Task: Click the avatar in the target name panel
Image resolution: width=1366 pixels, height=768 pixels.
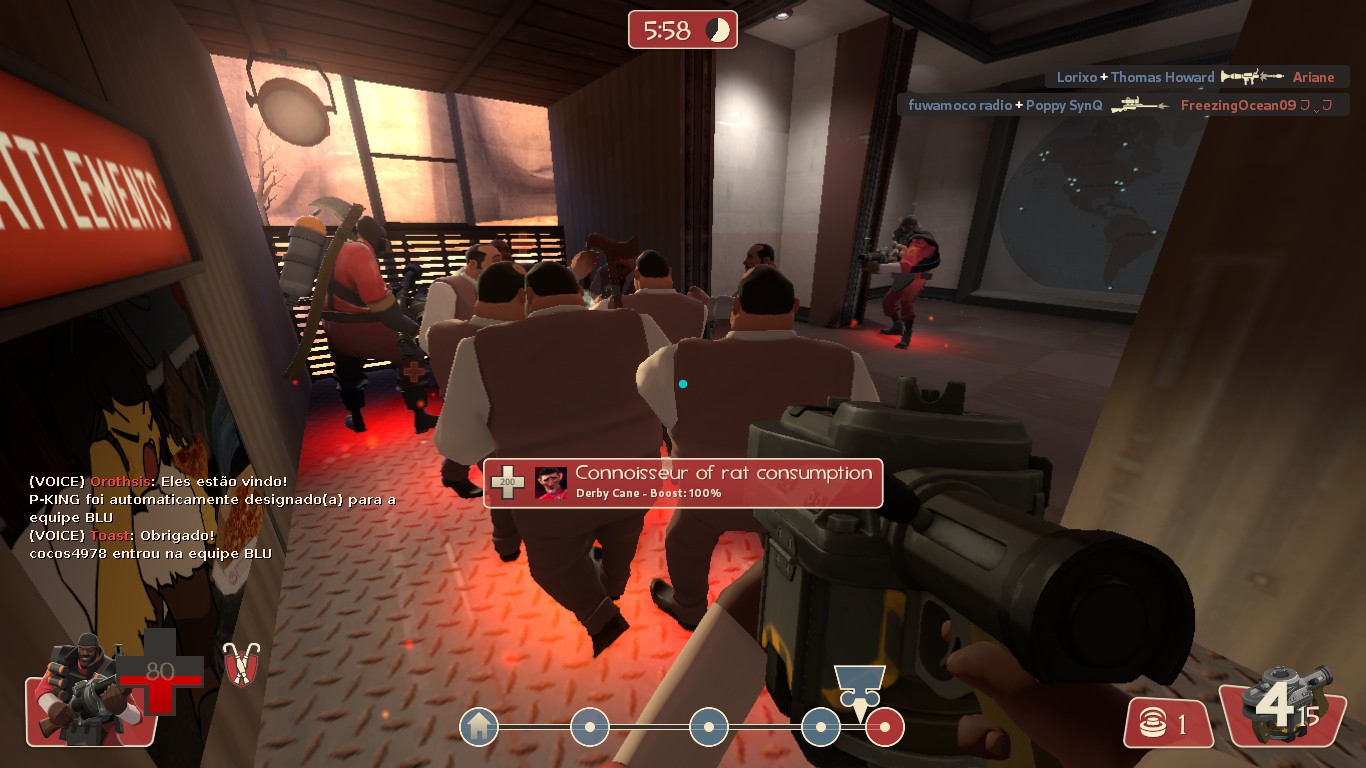Action: [x=551, y=483]
